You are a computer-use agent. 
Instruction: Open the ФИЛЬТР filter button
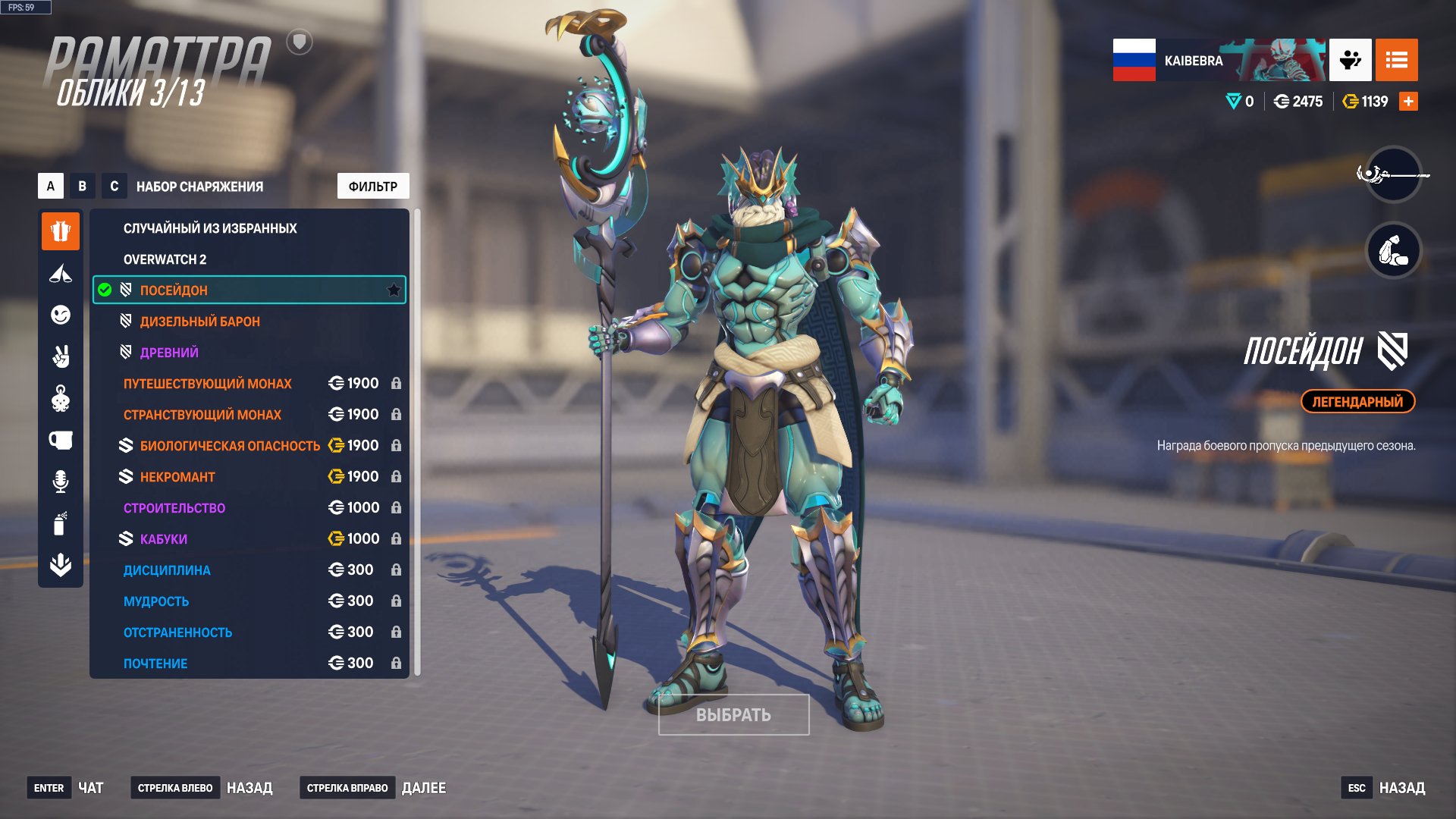click(x=372, y=187)
